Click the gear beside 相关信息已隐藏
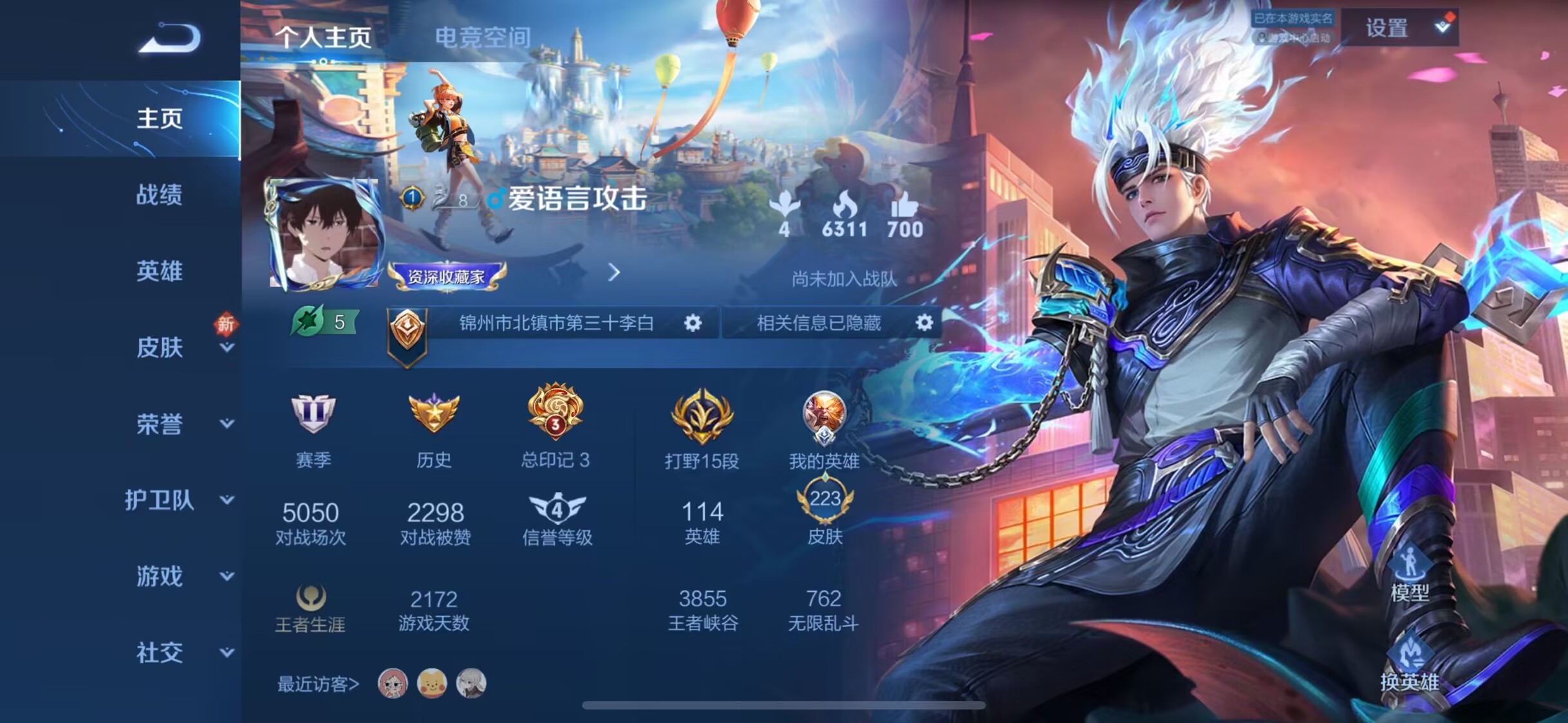The width and height of the screenshot is (1568, 723). click(x=924, y=323)
